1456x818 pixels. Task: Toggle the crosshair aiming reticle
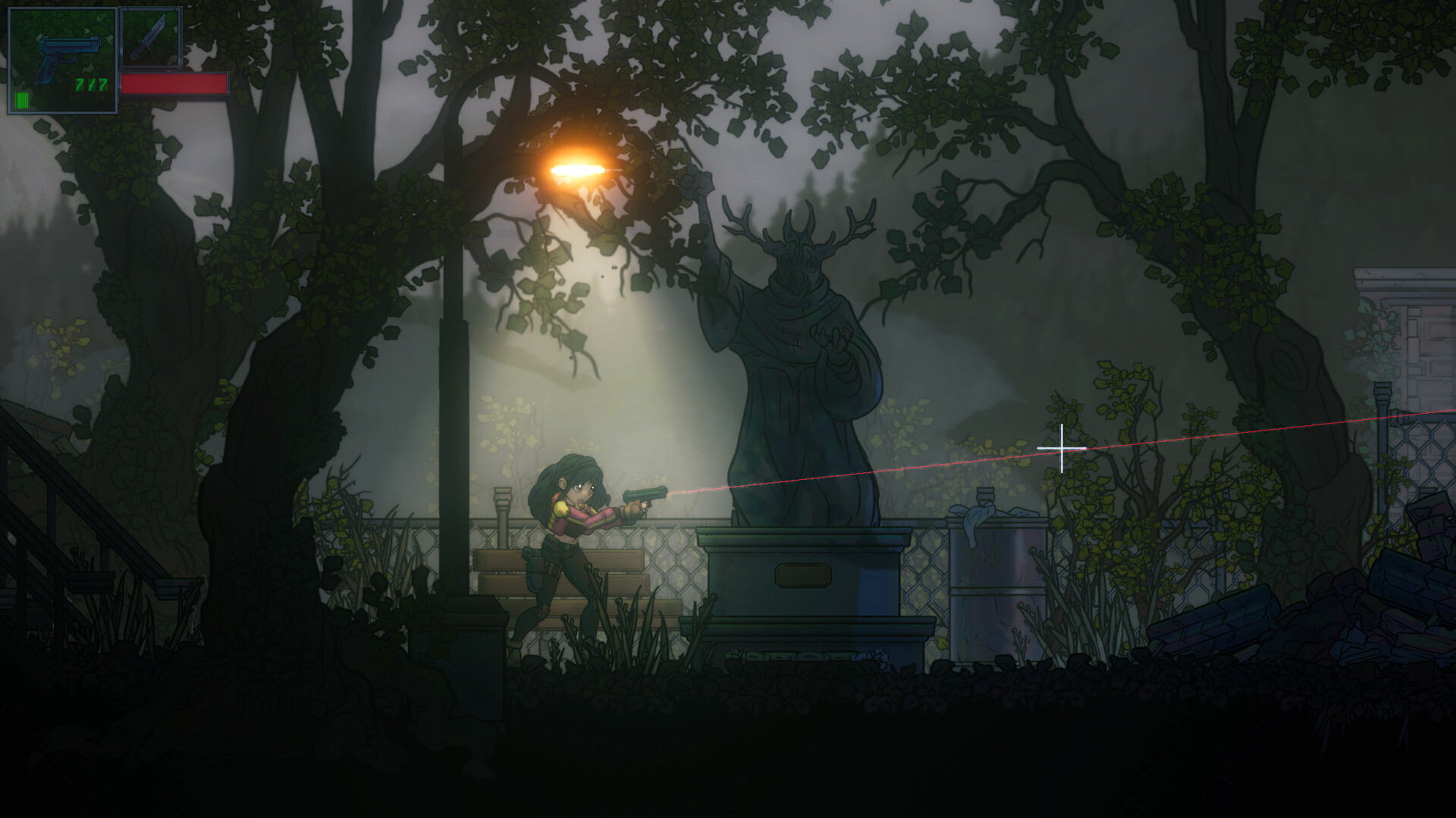click(1062, 449)
